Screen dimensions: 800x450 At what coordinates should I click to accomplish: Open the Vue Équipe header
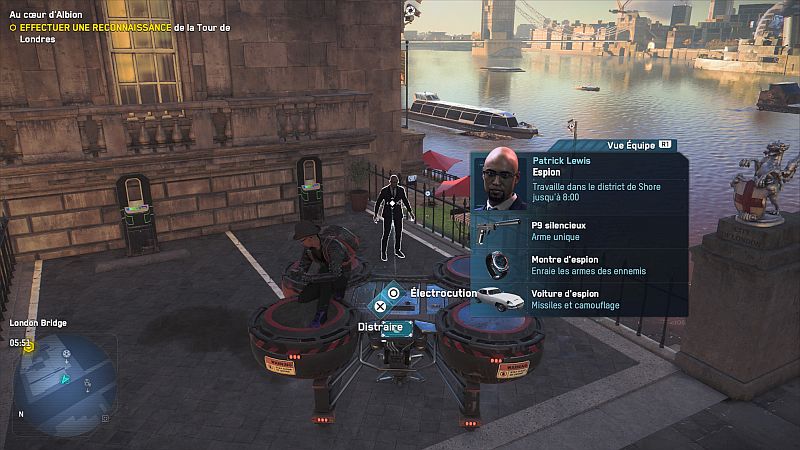[x=636, y=145]
